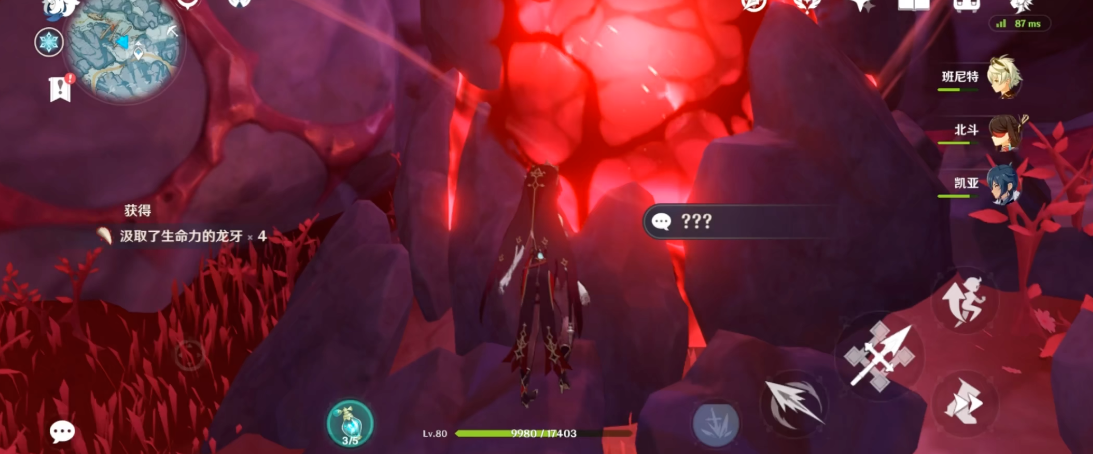Activate the elemental skill with spear icon
The image size is (1093, 454).
click(793, 402)
